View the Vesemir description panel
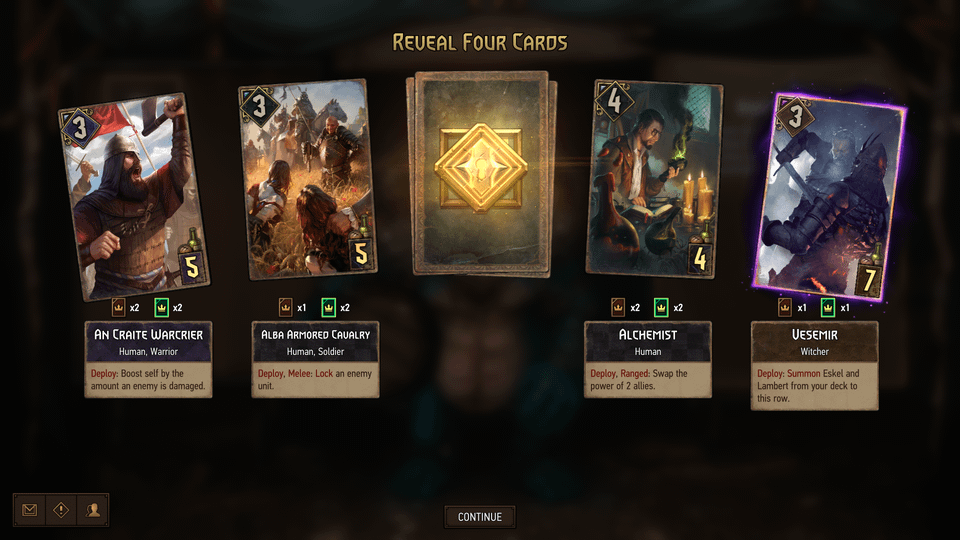The image size is (960, 540). pos(814,365)
